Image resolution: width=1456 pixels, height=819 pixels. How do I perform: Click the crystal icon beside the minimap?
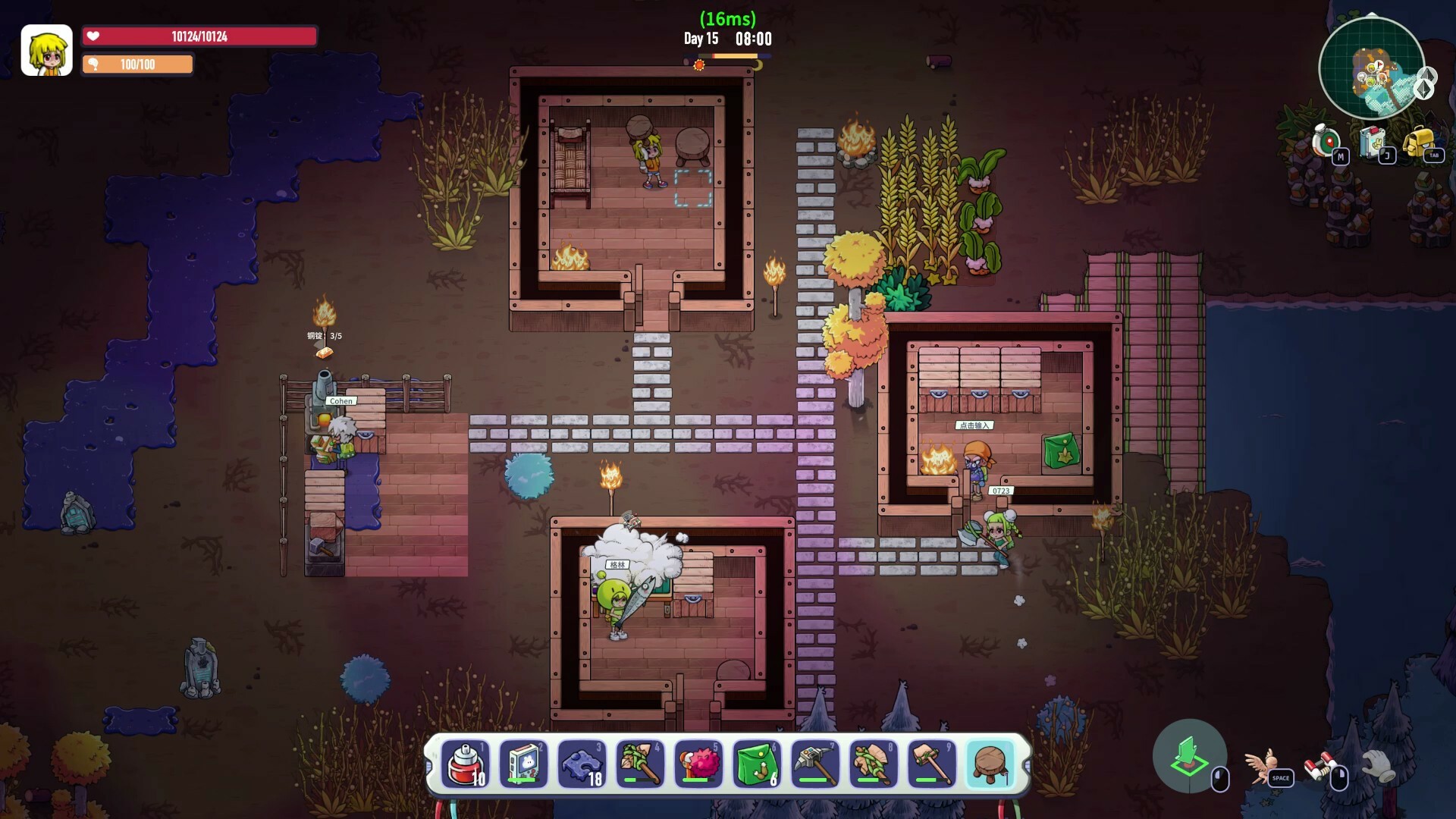tap(1426, 83)
